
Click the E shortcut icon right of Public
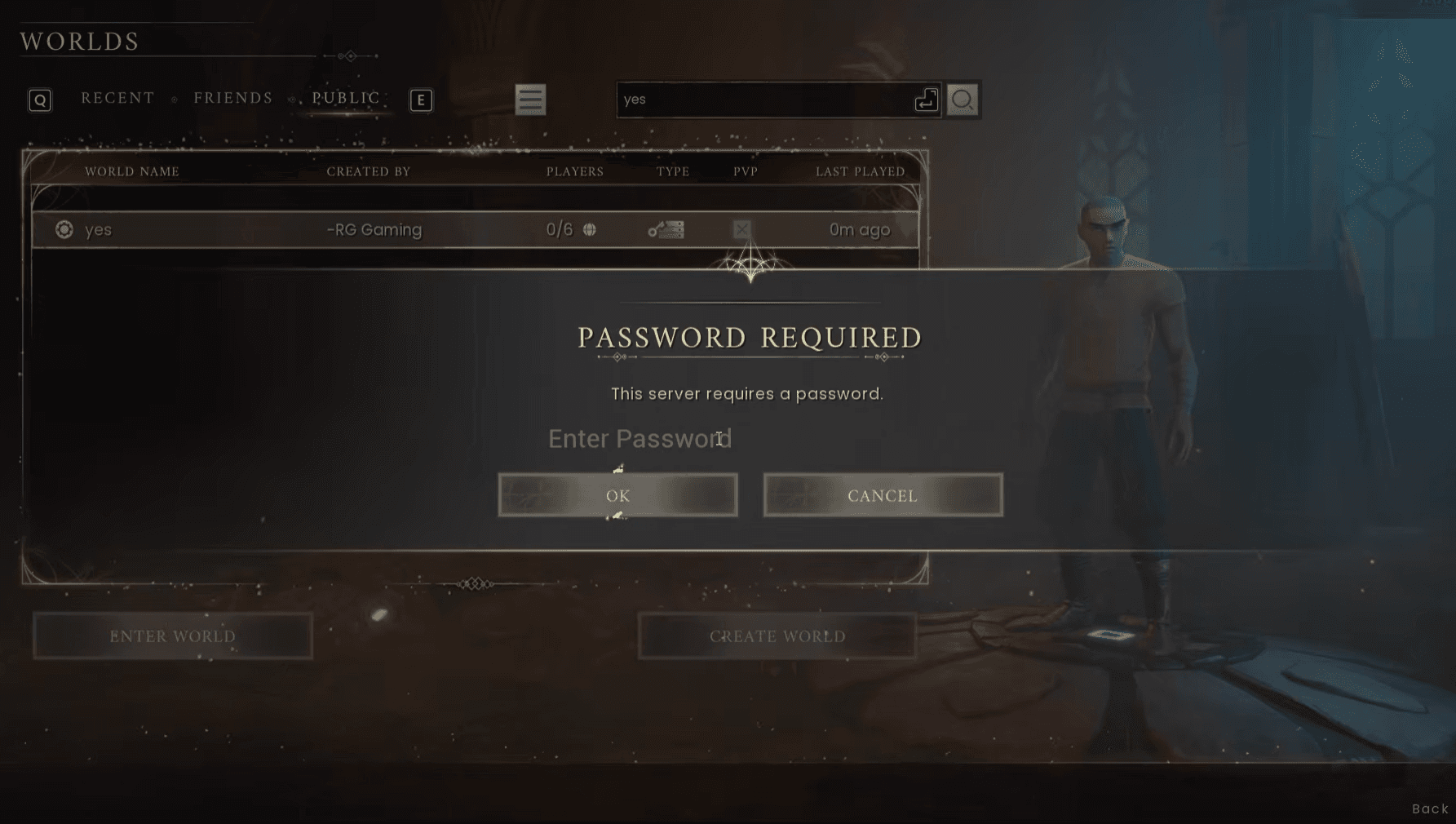coord(421,100)
